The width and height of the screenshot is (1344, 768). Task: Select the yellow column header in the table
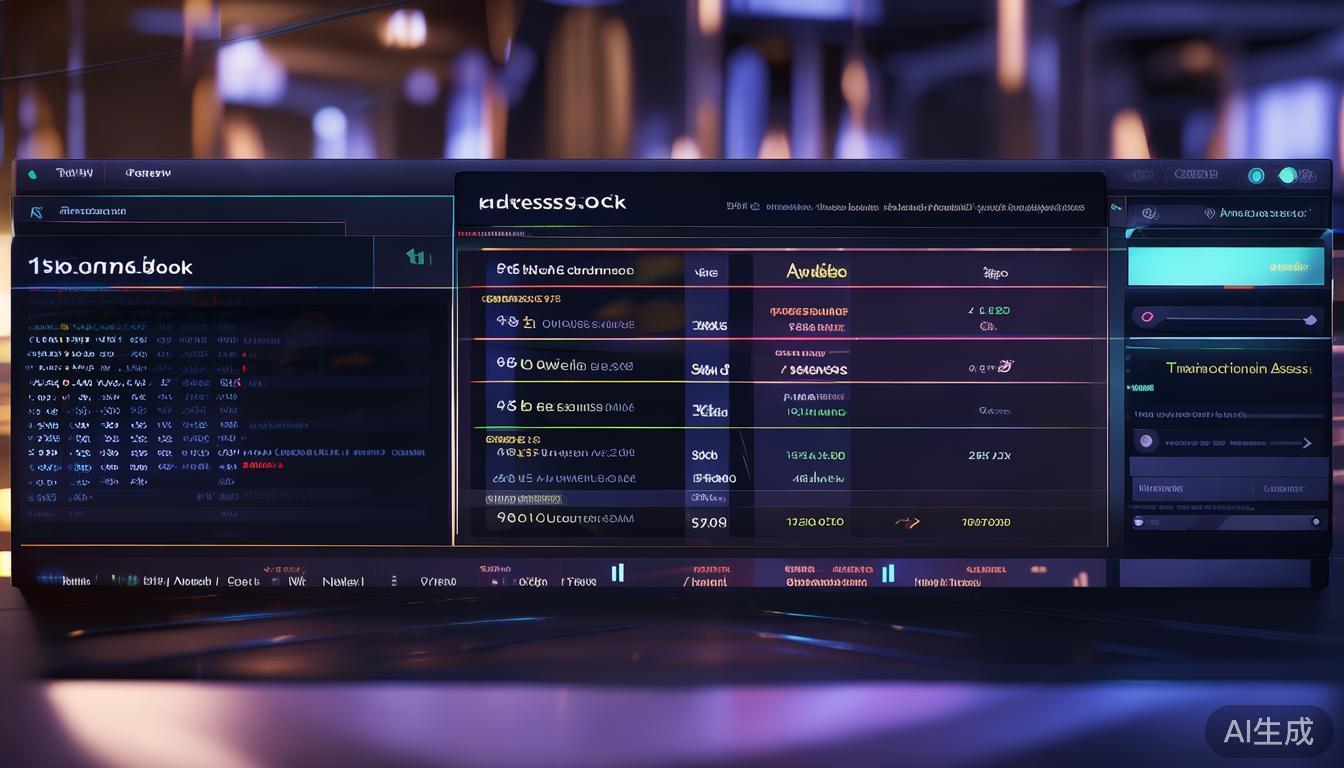(816, 271)
